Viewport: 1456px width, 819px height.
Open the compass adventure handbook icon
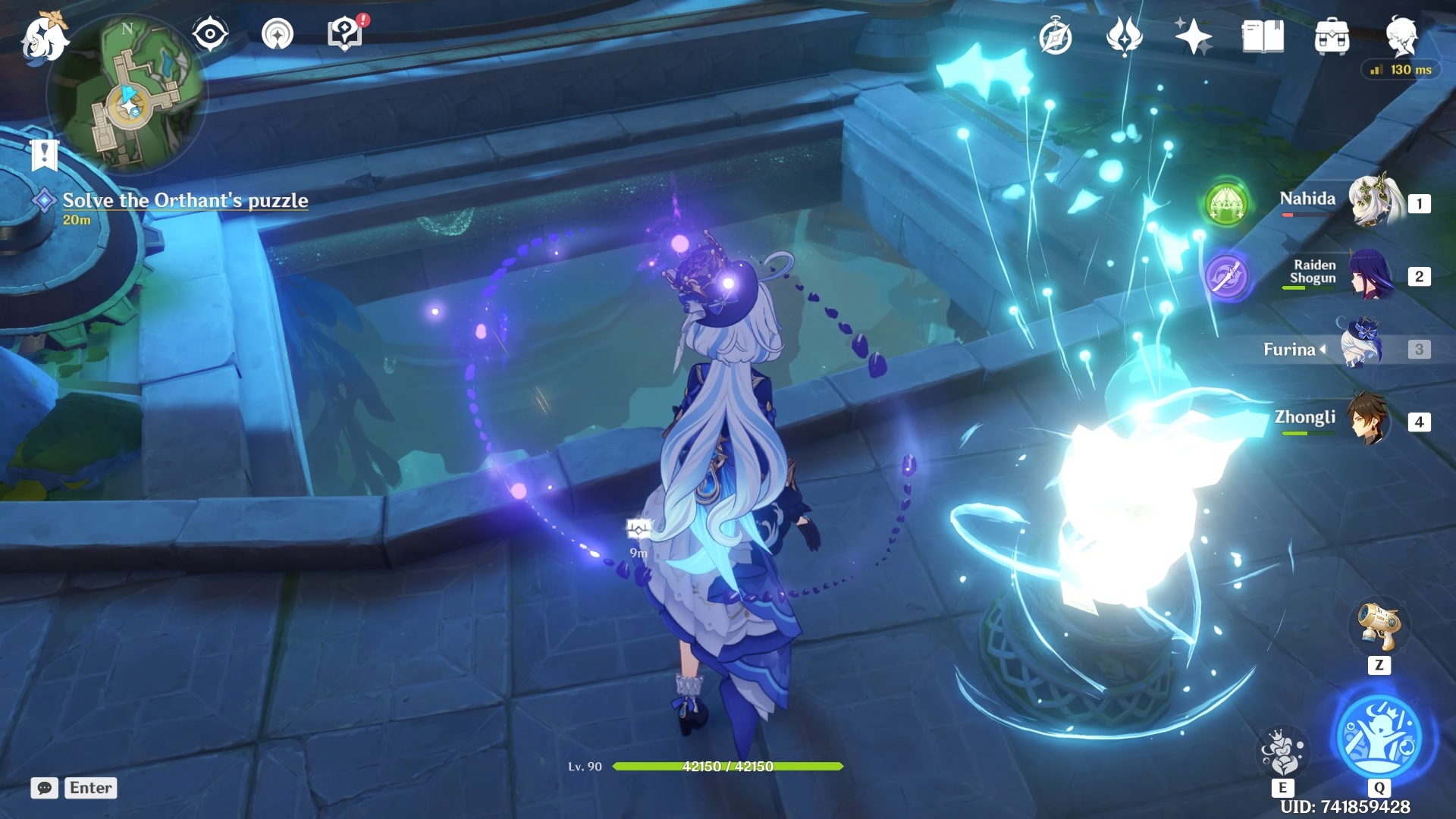[x=1056, y=37]
